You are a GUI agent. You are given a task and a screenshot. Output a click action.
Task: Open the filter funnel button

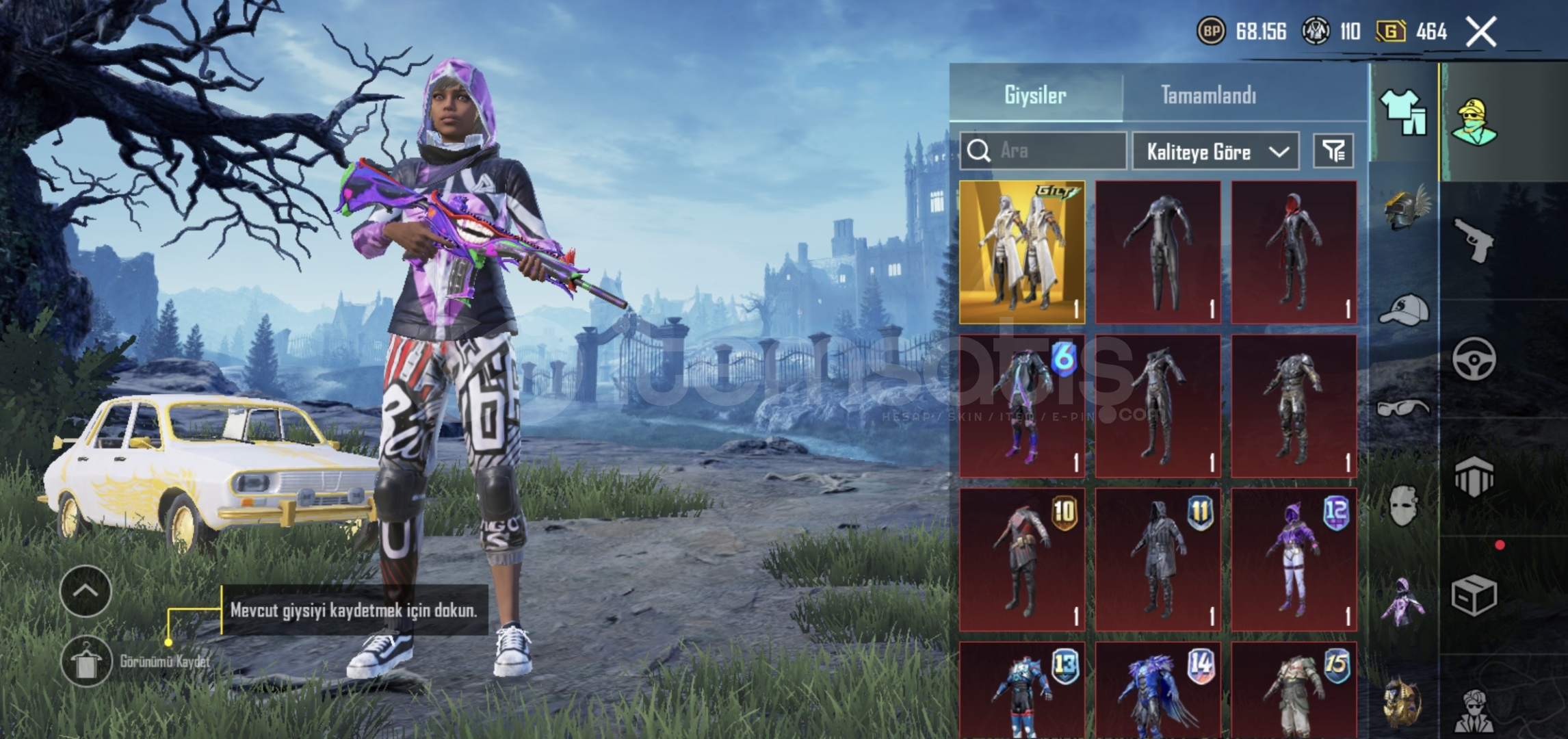click(x=1333, y=151)
